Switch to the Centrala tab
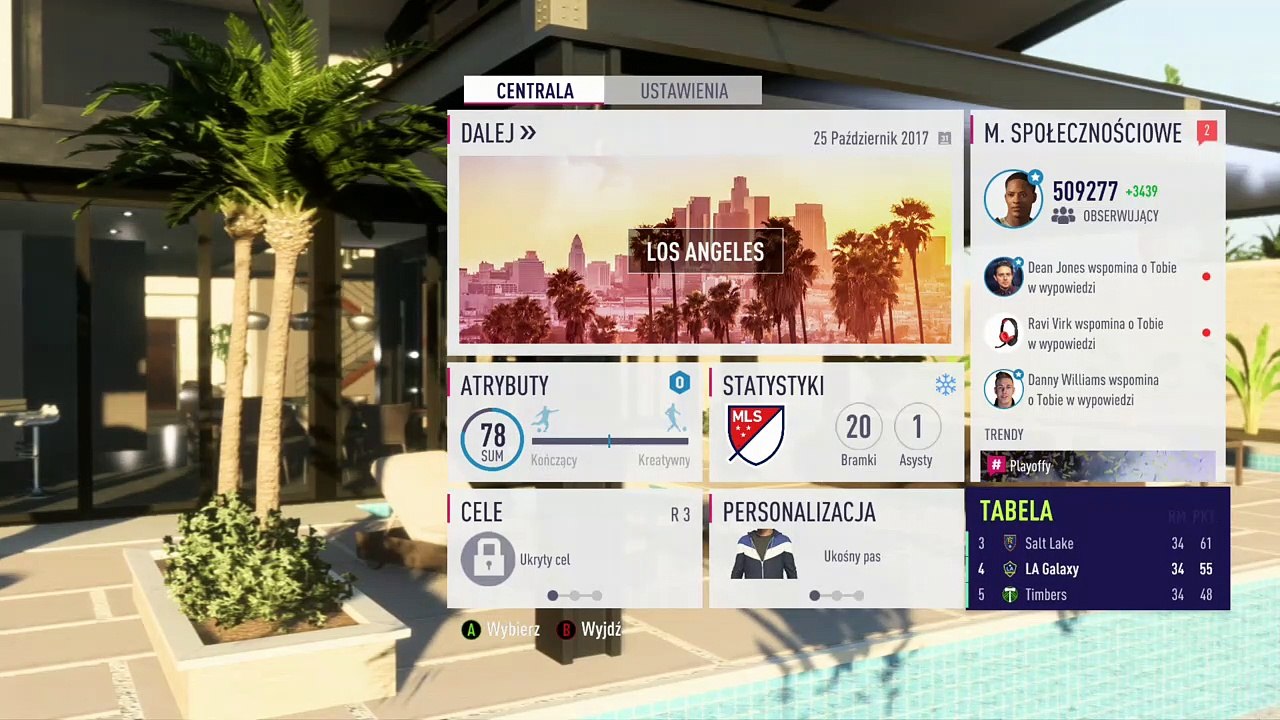1280x720 pixels. pyautogui.click(x=534, y=91)
